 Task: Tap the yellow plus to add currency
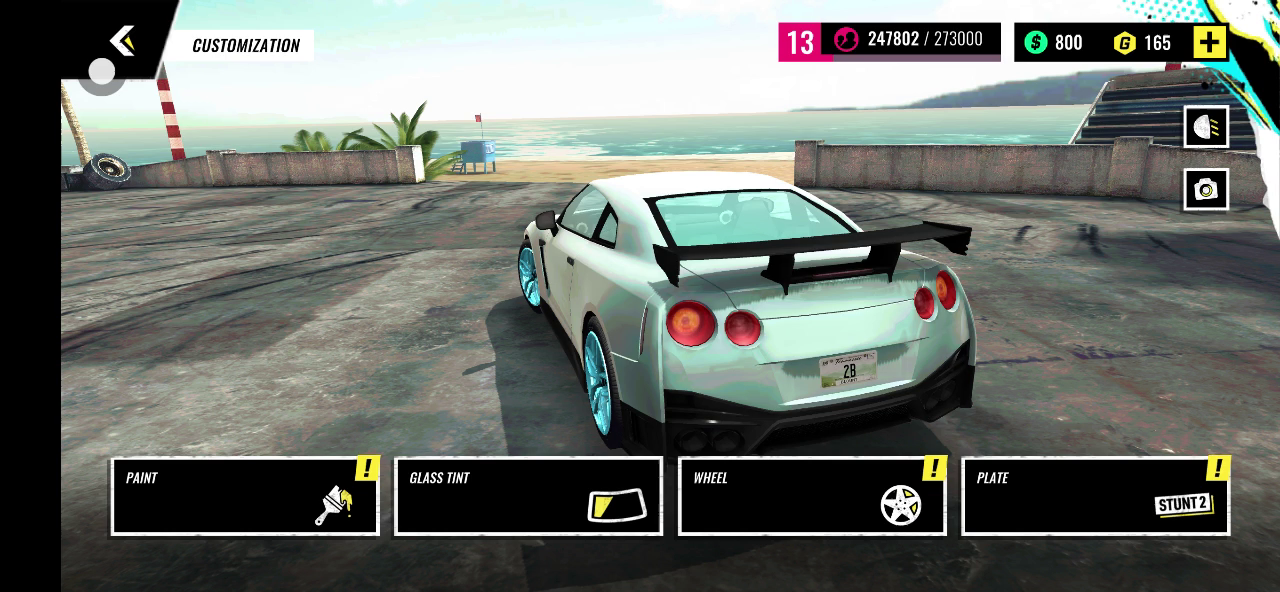pos(1209,42)
